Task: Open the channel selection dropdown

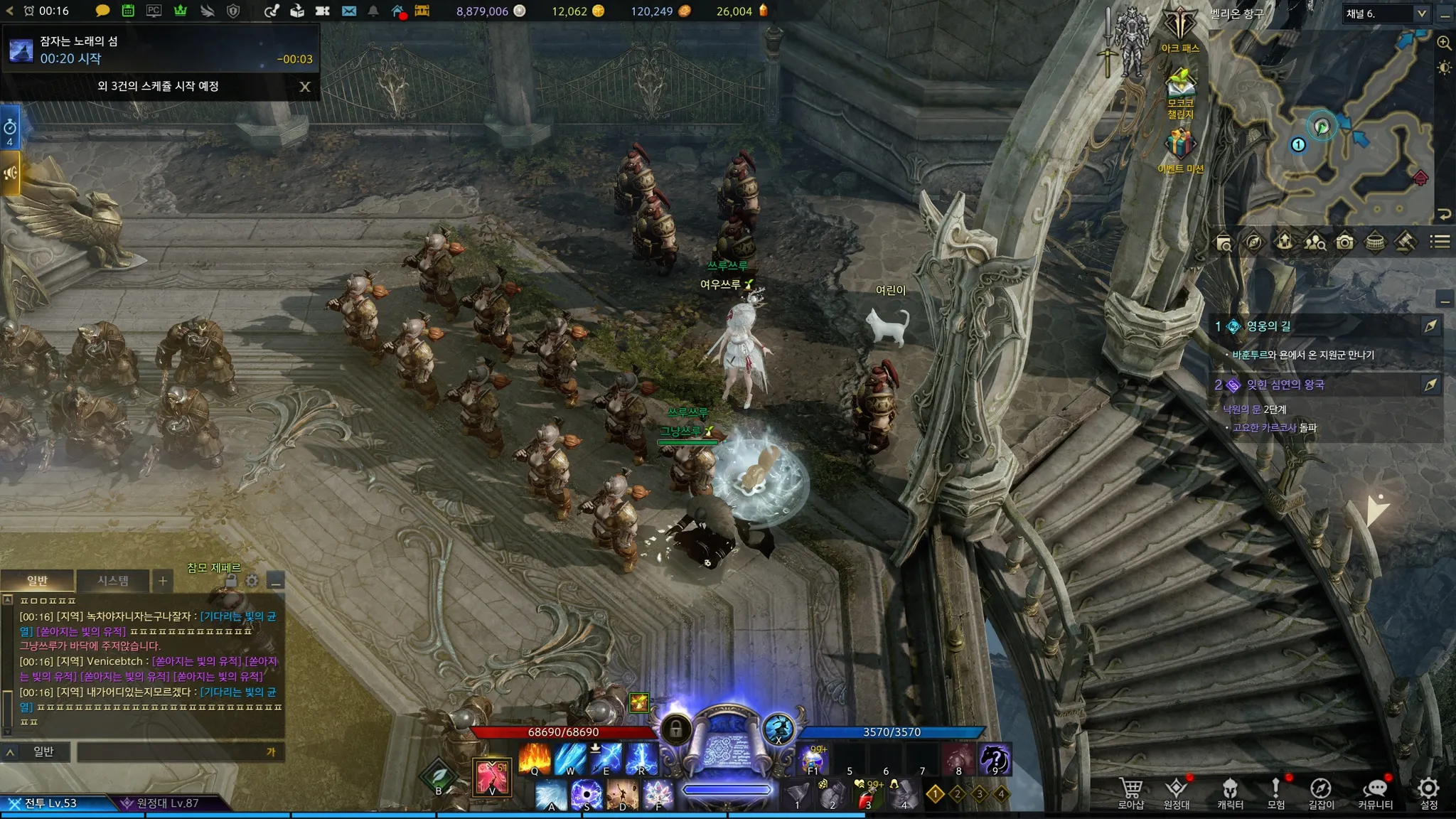Action: (x=1421, y=14)
